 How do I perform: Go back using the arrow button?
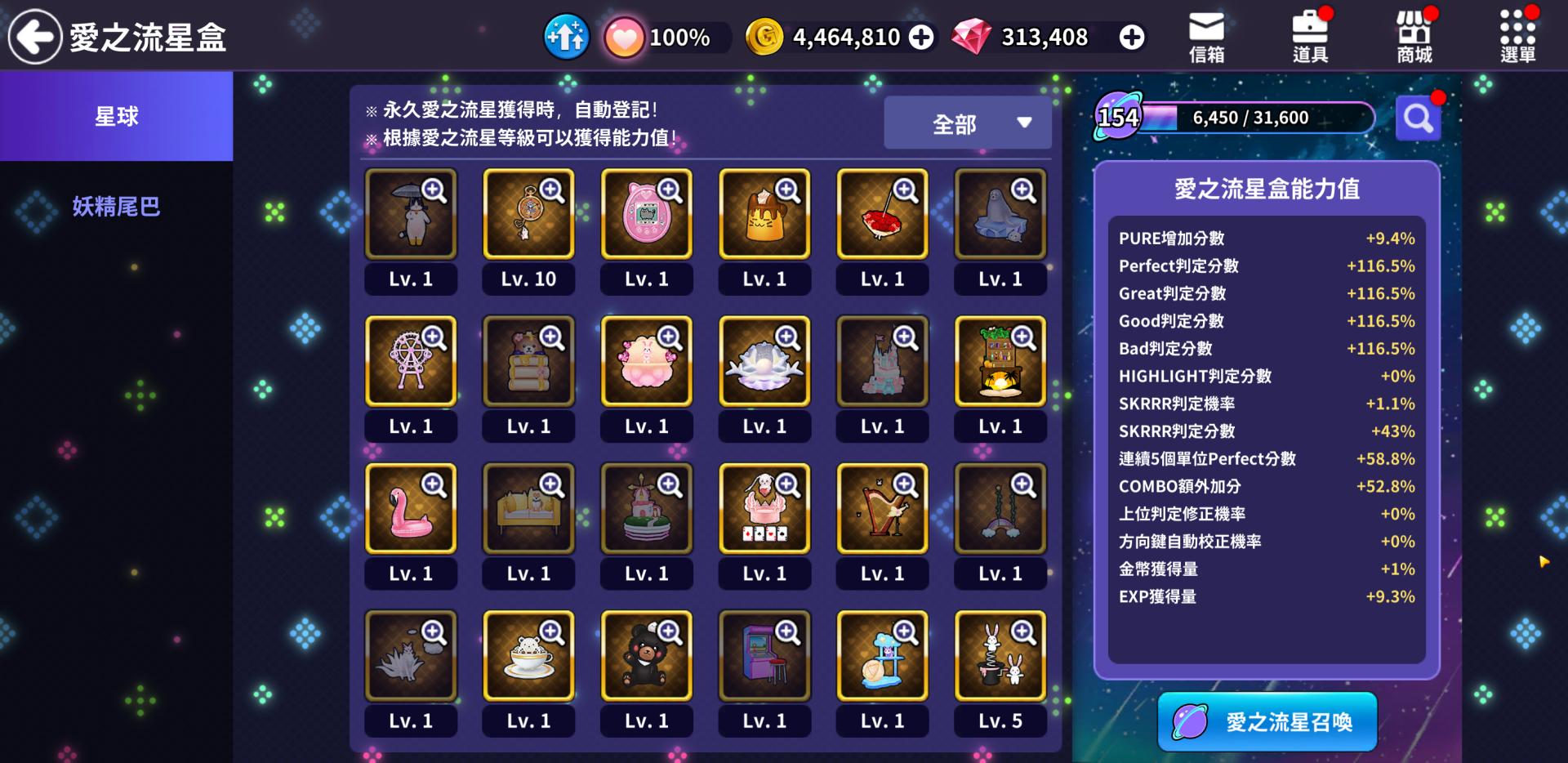(x=35, y=37)
